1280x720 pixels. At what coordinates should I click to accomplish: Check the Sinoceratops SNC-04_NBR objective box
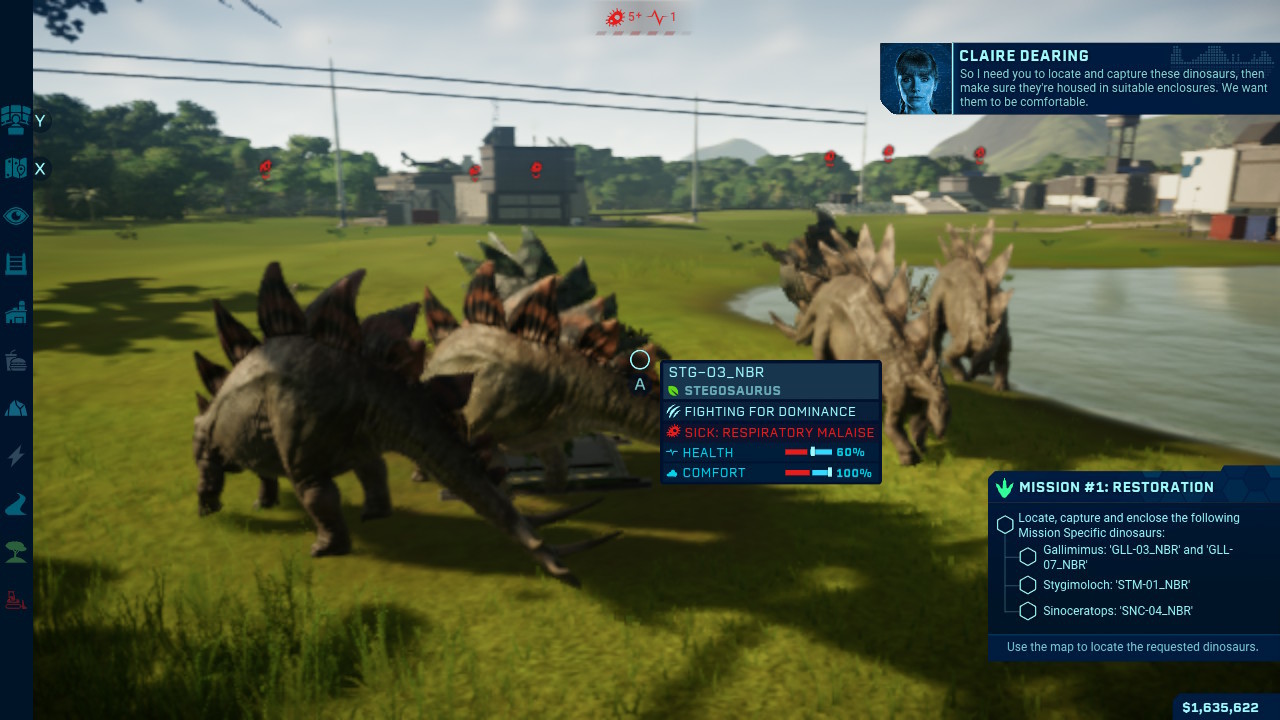tap(1027, 610)
